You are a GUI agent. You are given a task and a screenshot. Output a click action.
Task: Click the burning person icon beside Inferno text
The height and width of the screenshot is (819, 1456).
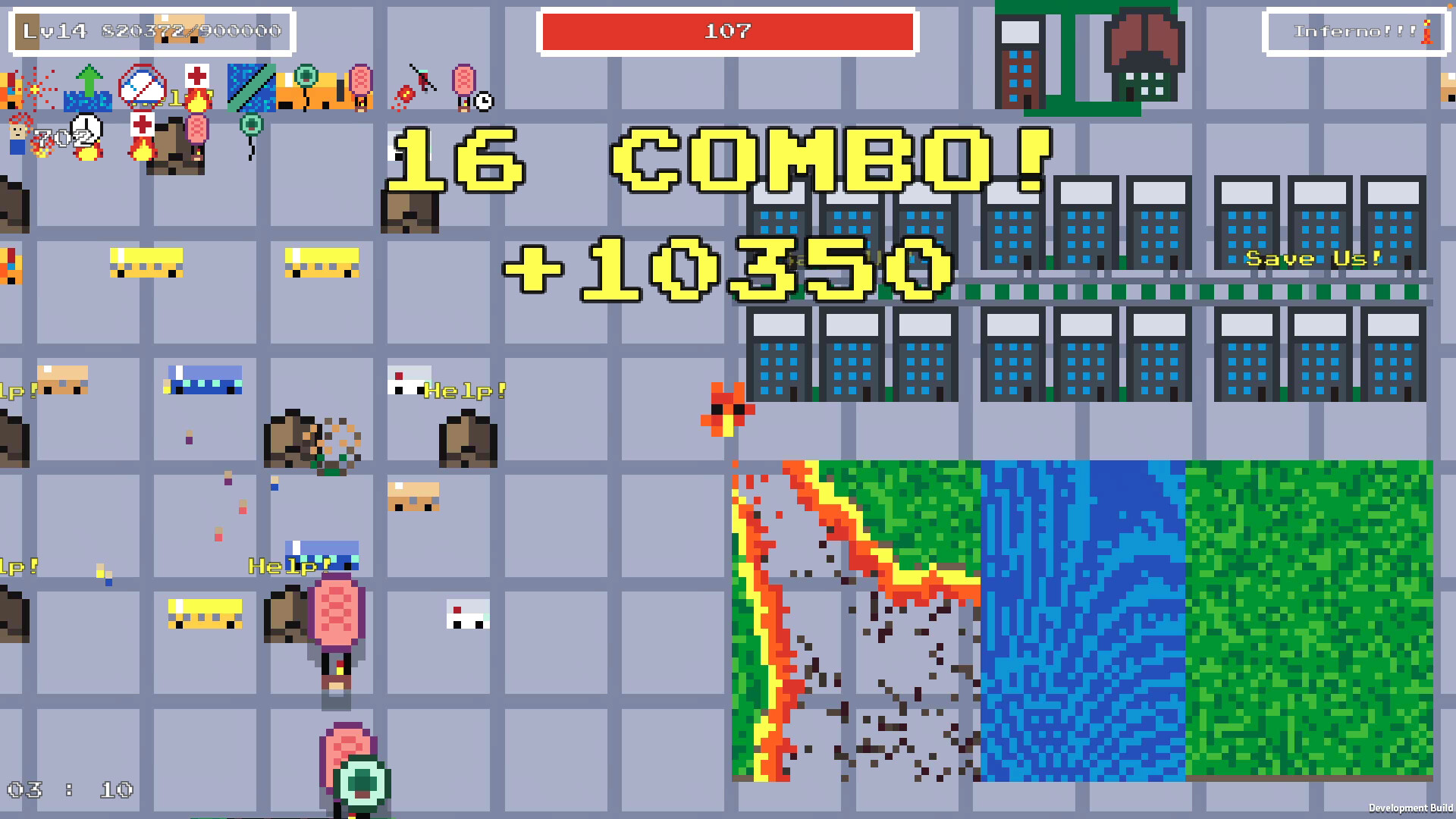(1427, 32)
